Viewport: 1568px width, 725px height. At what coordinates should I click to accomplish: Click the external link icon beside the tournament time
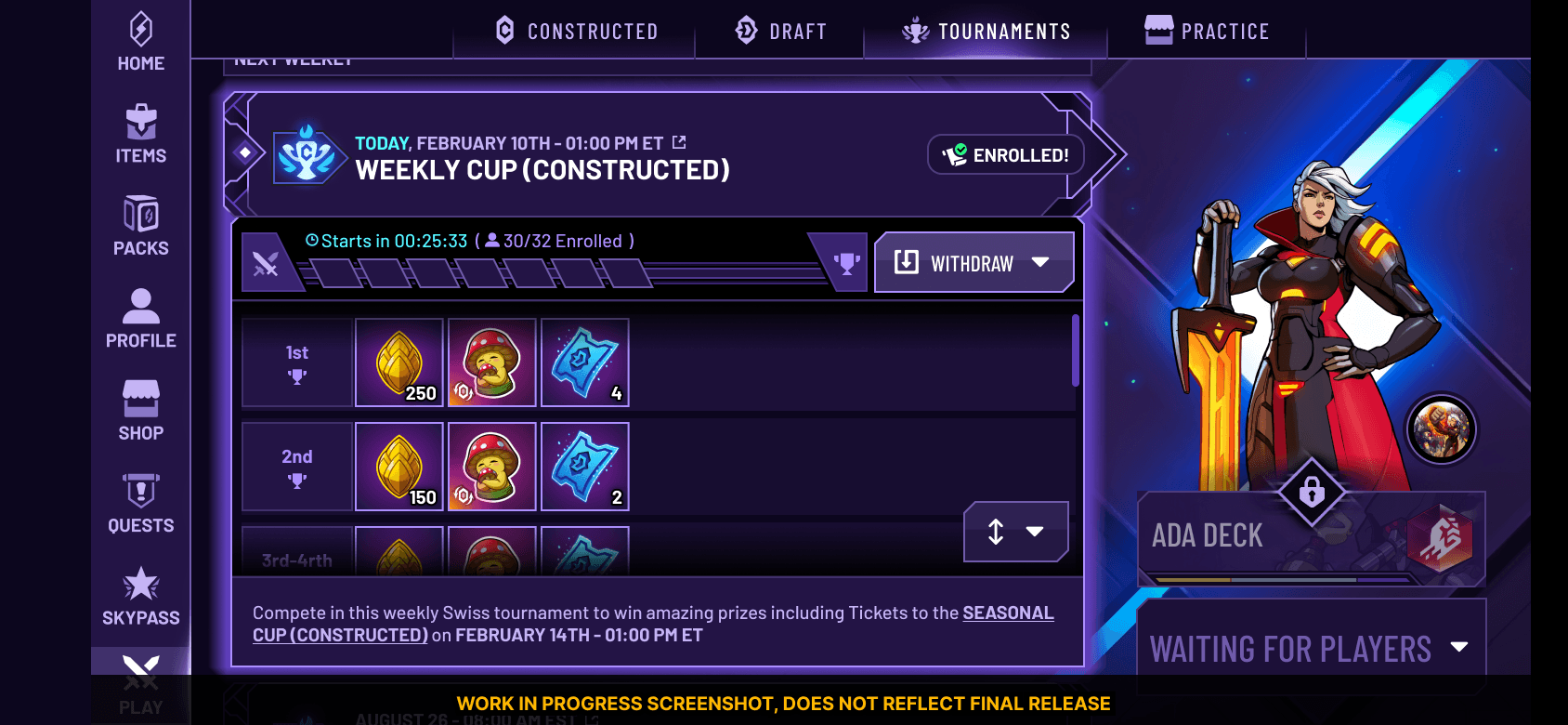click(x=679, y=142)
